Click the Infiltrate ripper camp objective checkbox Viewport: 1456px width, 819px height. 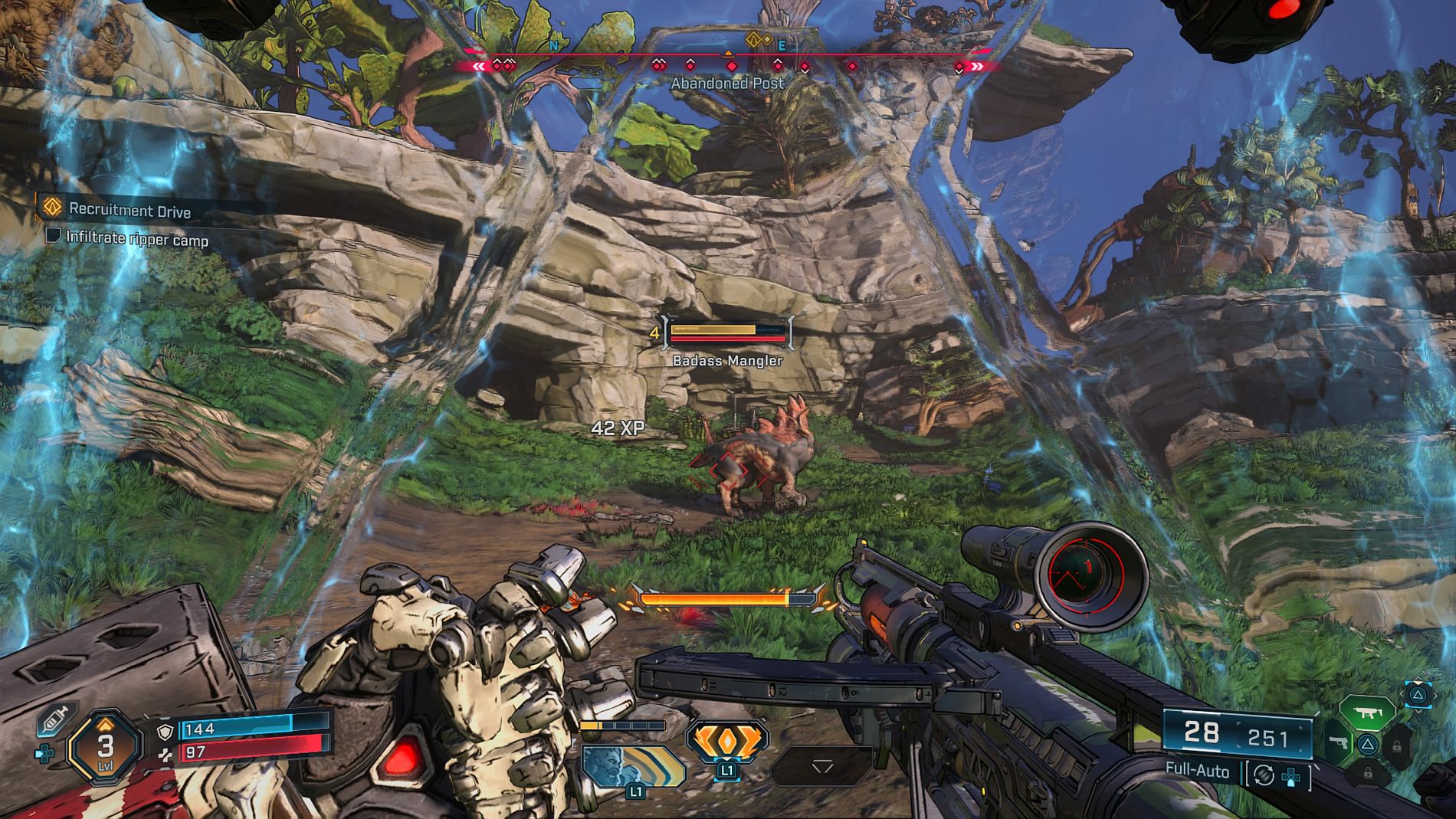click(53, 234)
